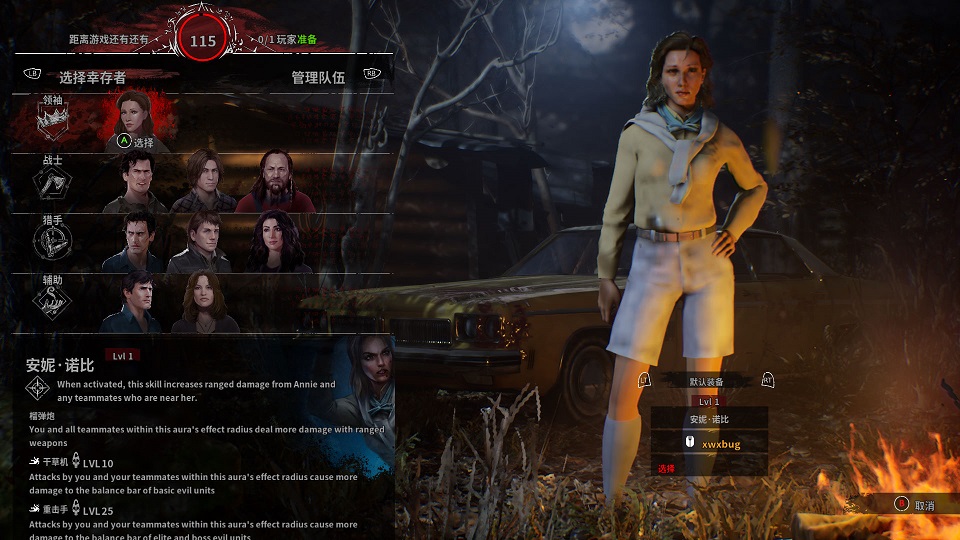This screenshot has height=540, width=960.
Task: Select the brown-haired female support survivor
Action: point(204,303)
